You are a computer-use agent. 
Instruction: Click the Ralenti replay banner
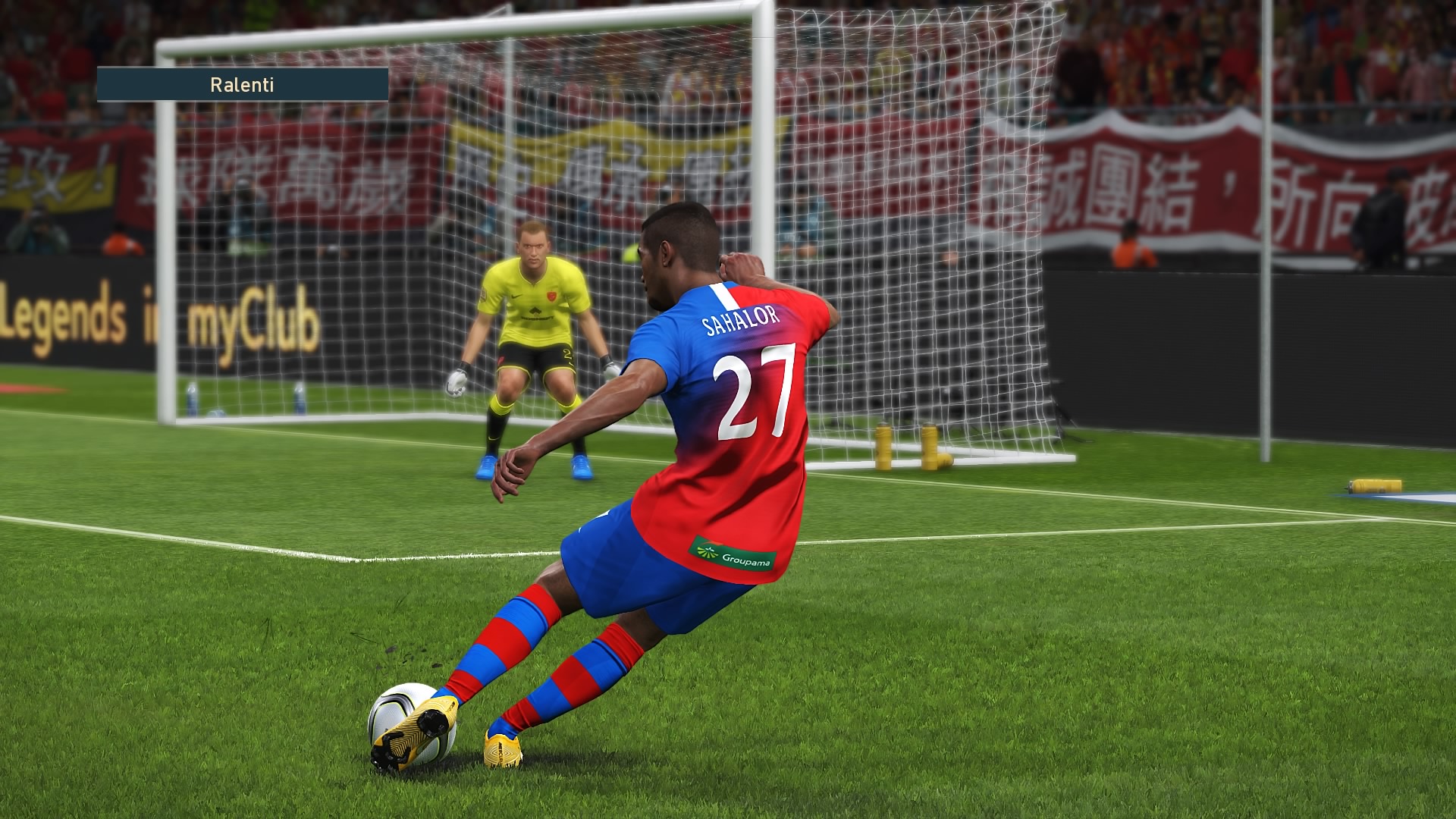coord(242,84)
